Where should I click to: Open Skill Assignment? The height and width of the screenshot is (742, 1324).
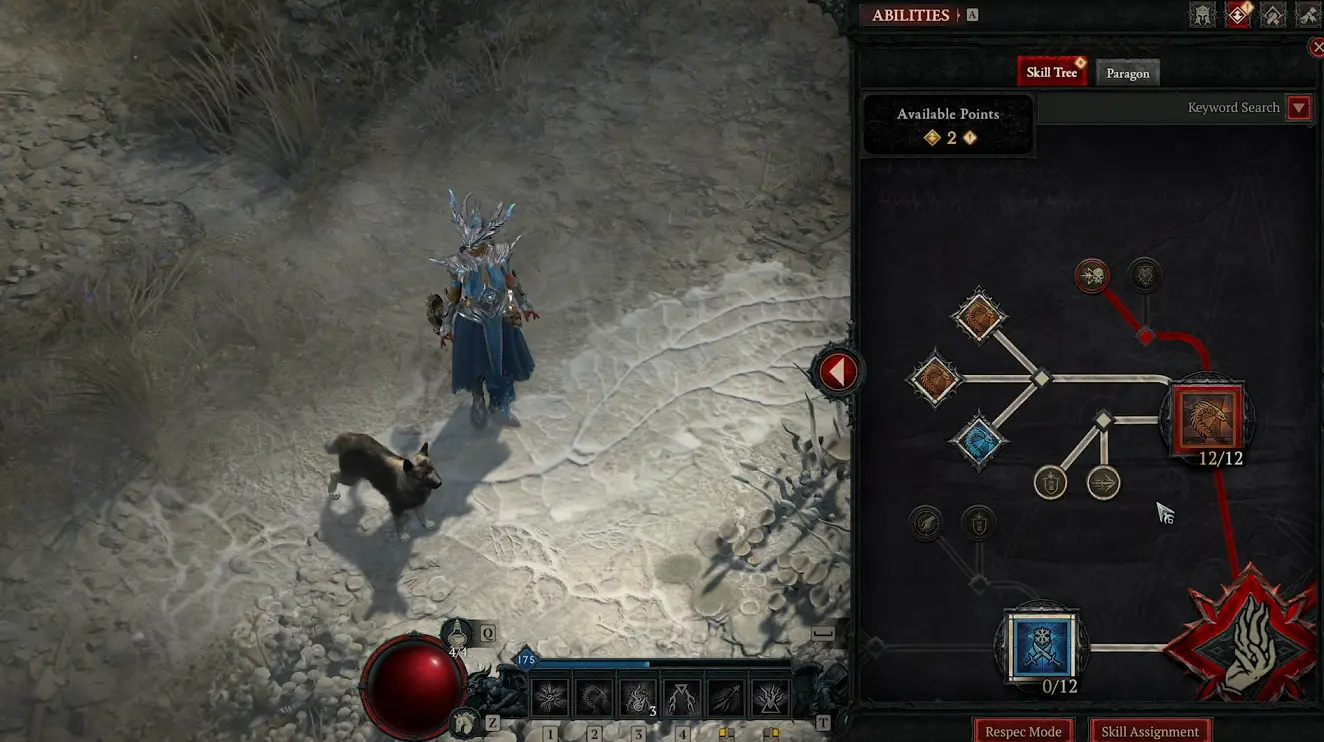point(1149,731)
